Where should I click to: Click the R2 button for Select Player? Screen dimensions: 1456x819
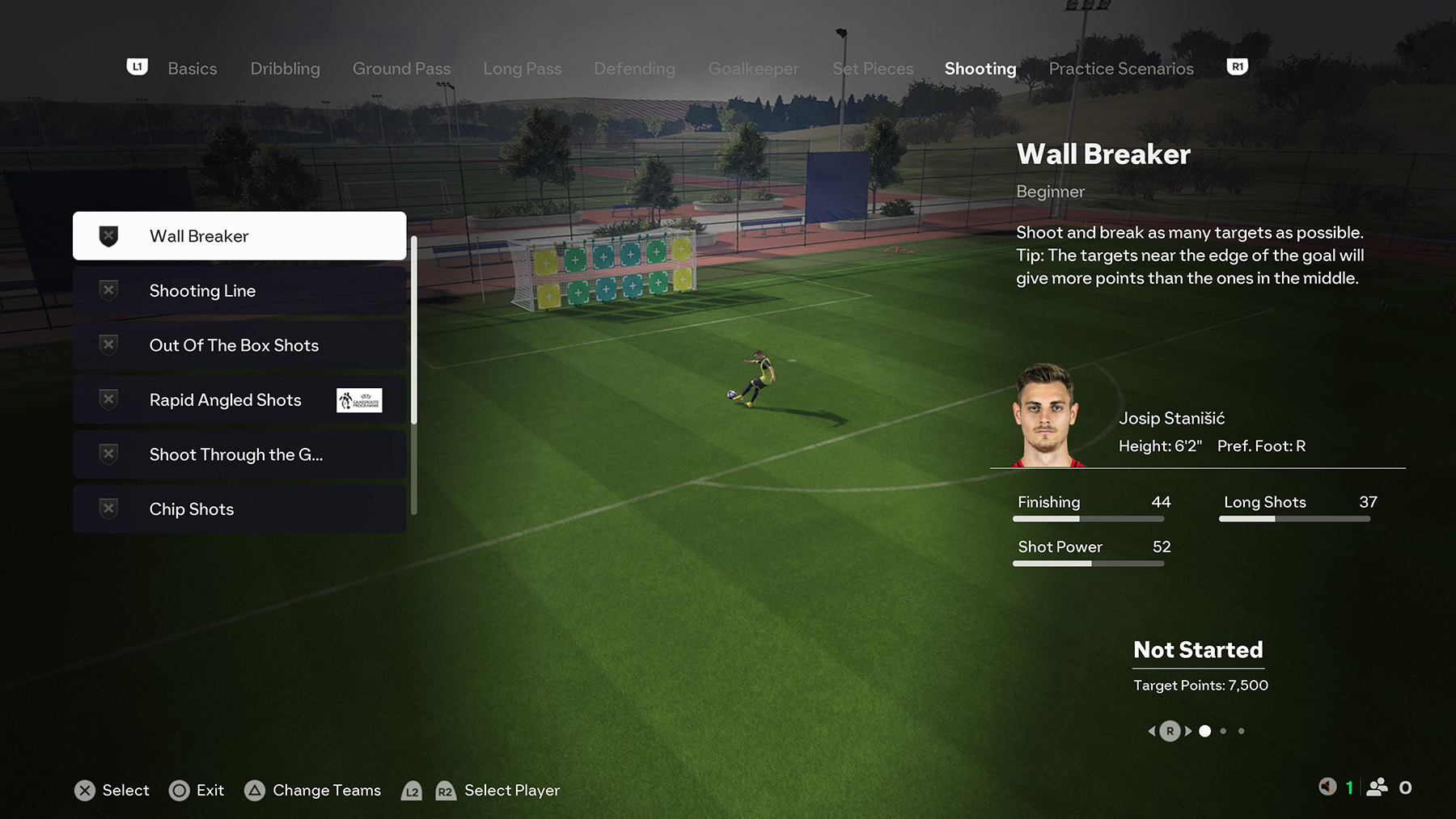point(444,792)
